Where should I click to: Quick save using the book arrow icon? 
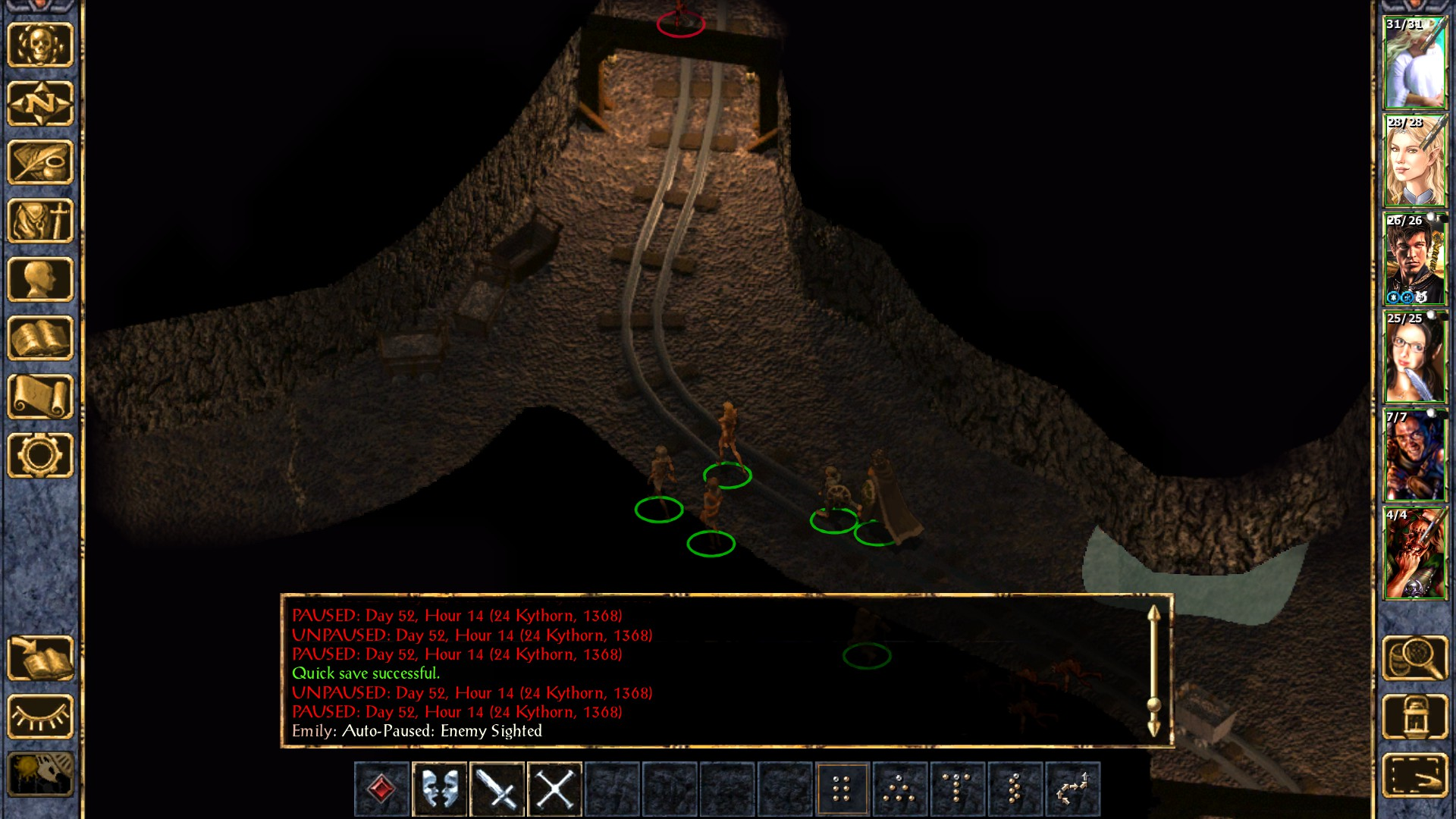40,658
